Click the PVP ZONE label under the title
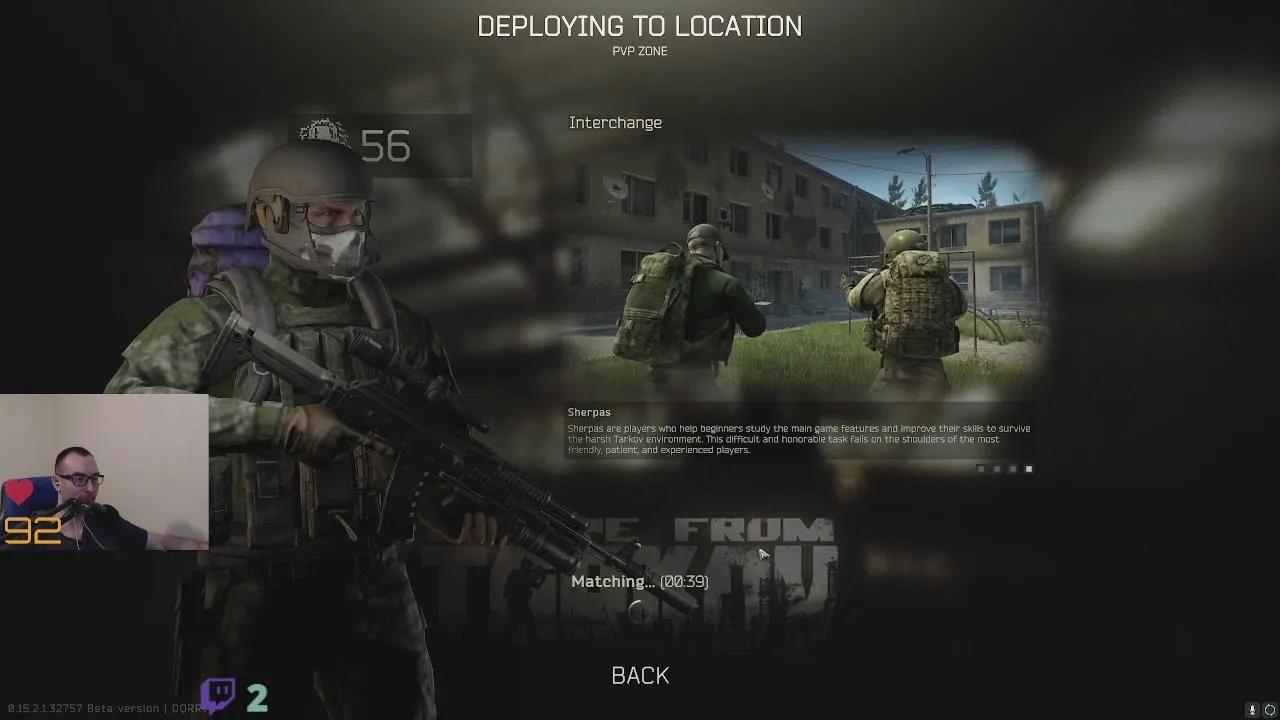1280x720 pixels. (x=641, y=51)
